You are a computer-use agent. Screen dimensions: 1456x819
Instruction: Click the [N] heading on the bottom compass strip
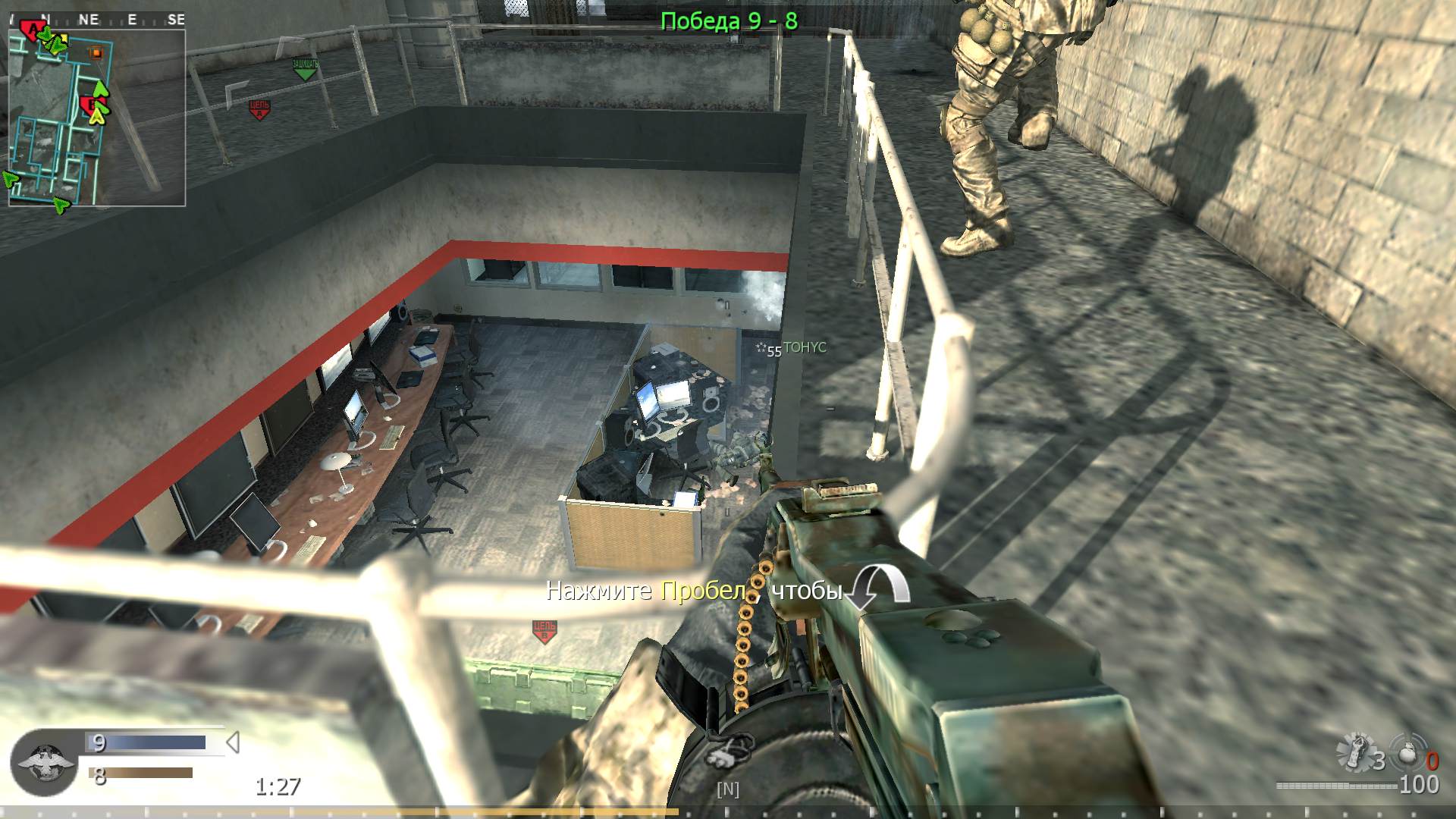click(727, 789)
